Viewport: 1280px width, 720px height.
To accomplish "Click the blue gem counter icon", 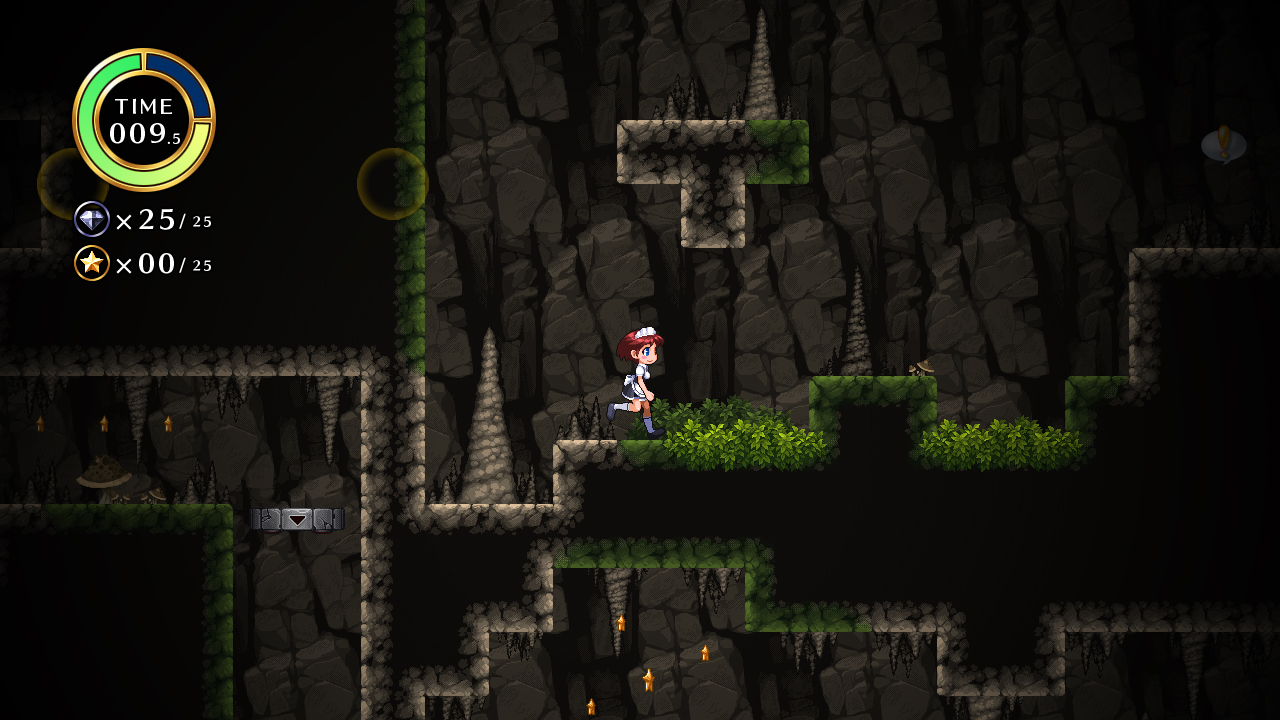I will click(91, 219).
